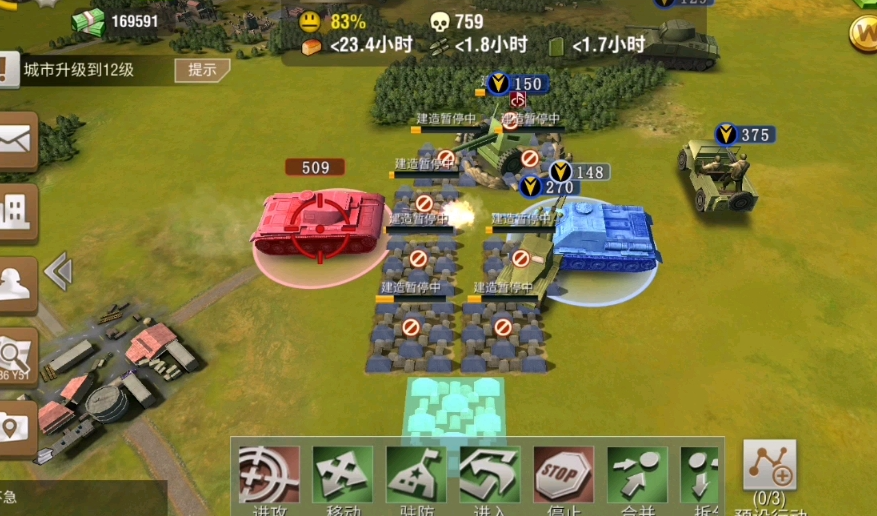Select the attack (进攻) command
Viewport: 877px width, 516px height.
pyautogui.click(x=269, y=476)
